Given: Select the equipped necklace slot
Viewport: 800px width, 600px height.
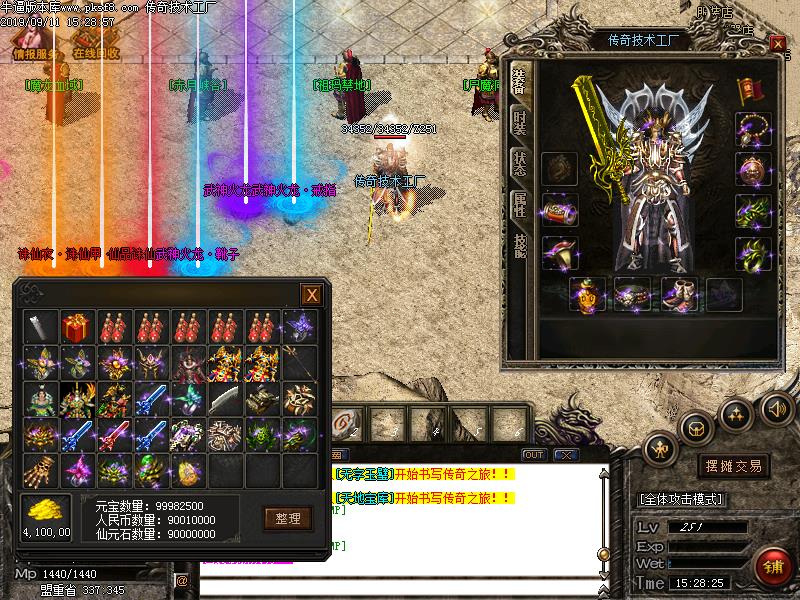Looking at the screenshot, I should point(752,129).
